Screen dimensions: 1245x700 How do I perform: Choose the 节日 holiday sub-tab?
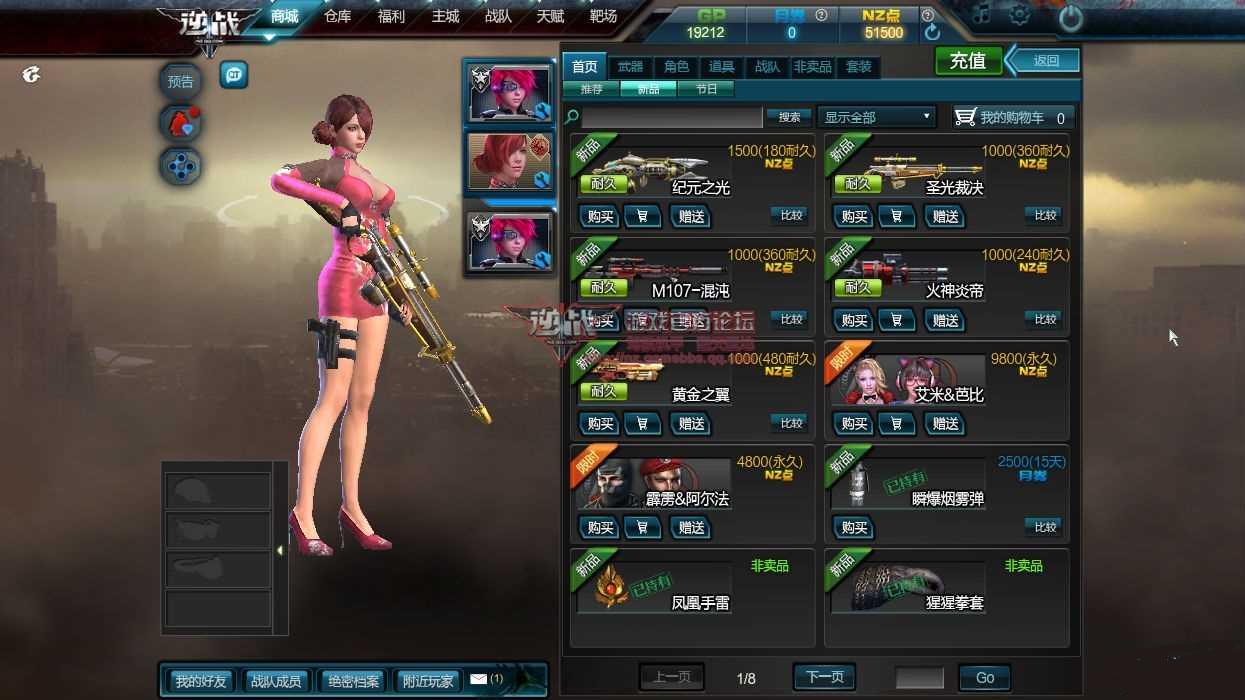(706, 89)
